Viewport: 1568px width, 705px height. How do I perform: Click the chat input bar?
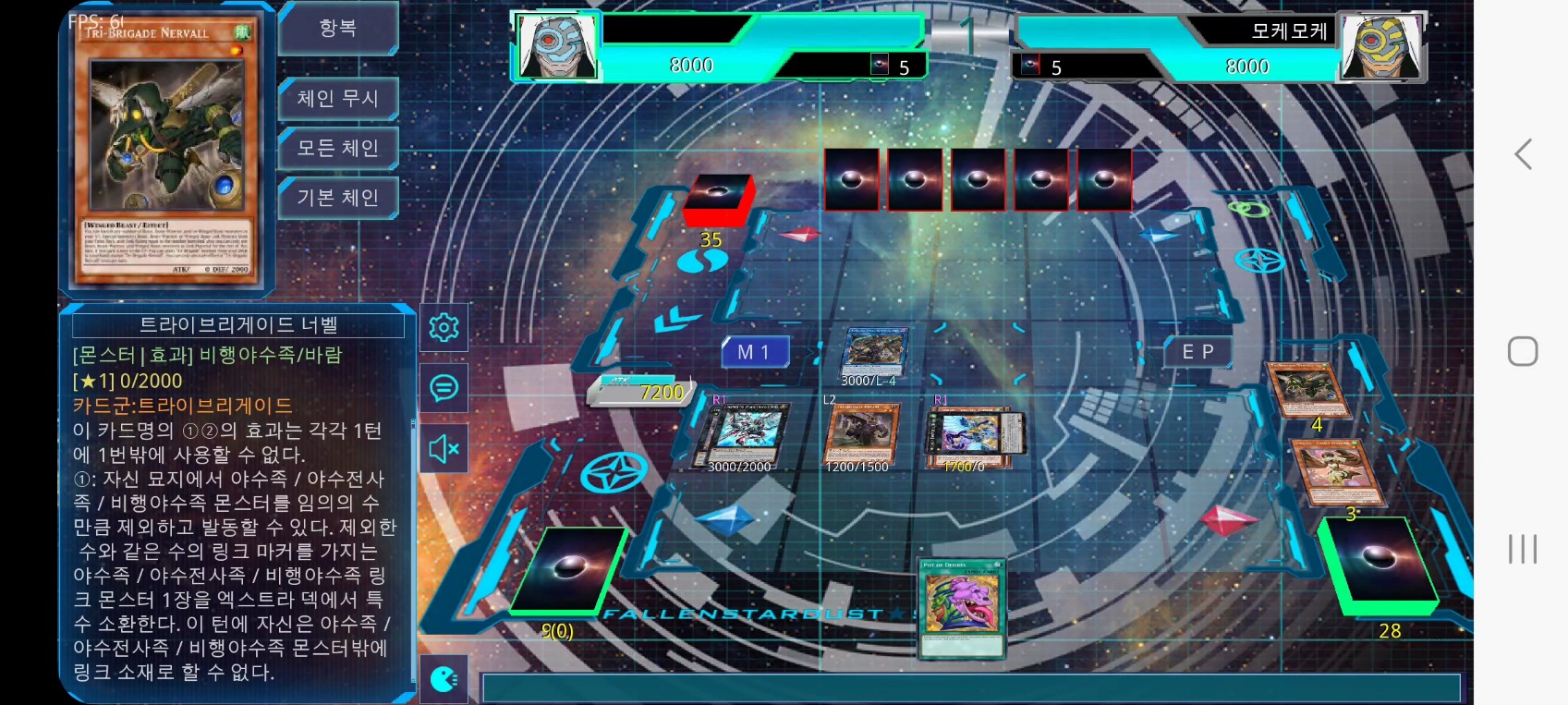(970, 688)
